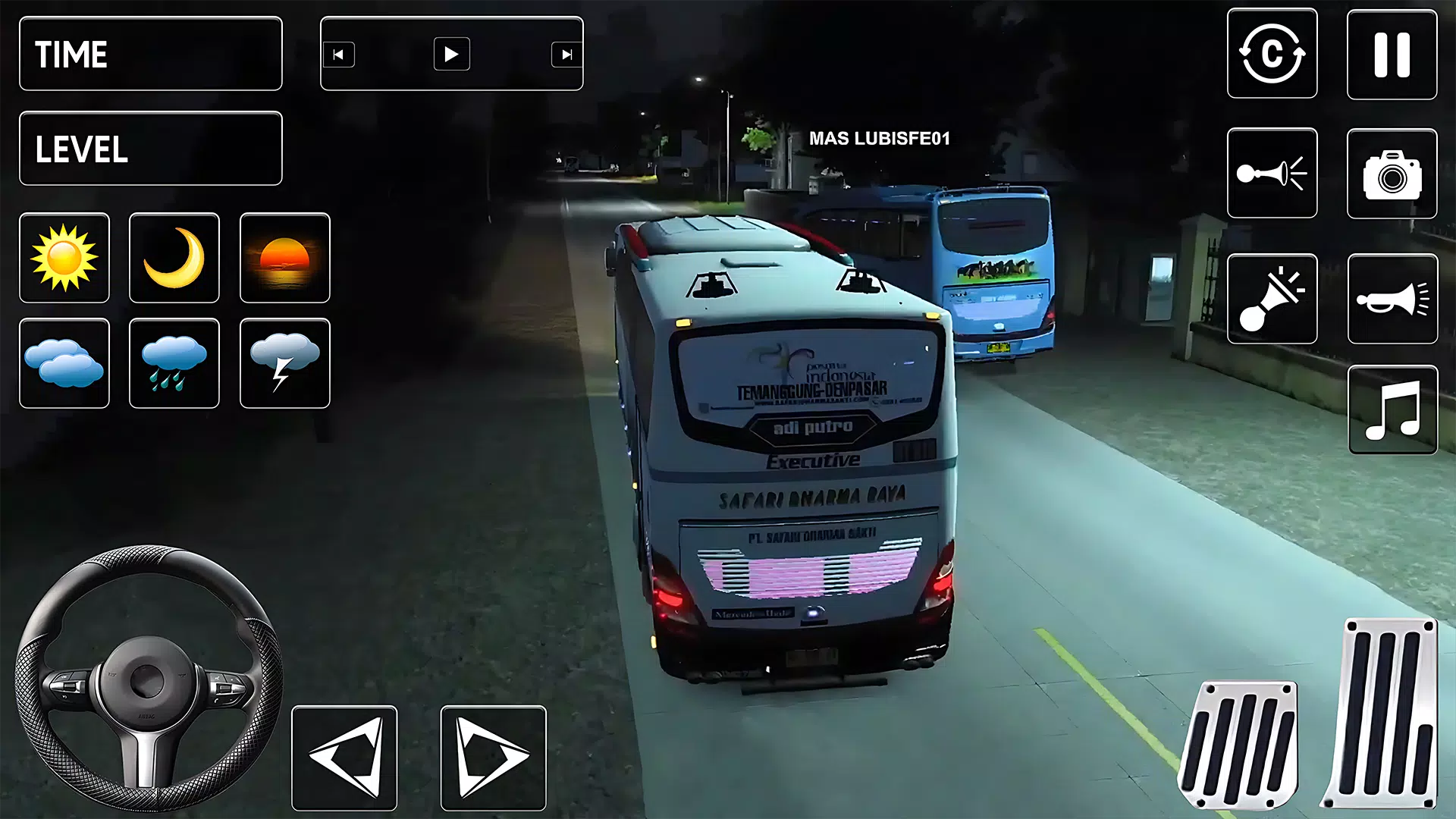Activate the secondary klaxon horn

(1272, 298)
